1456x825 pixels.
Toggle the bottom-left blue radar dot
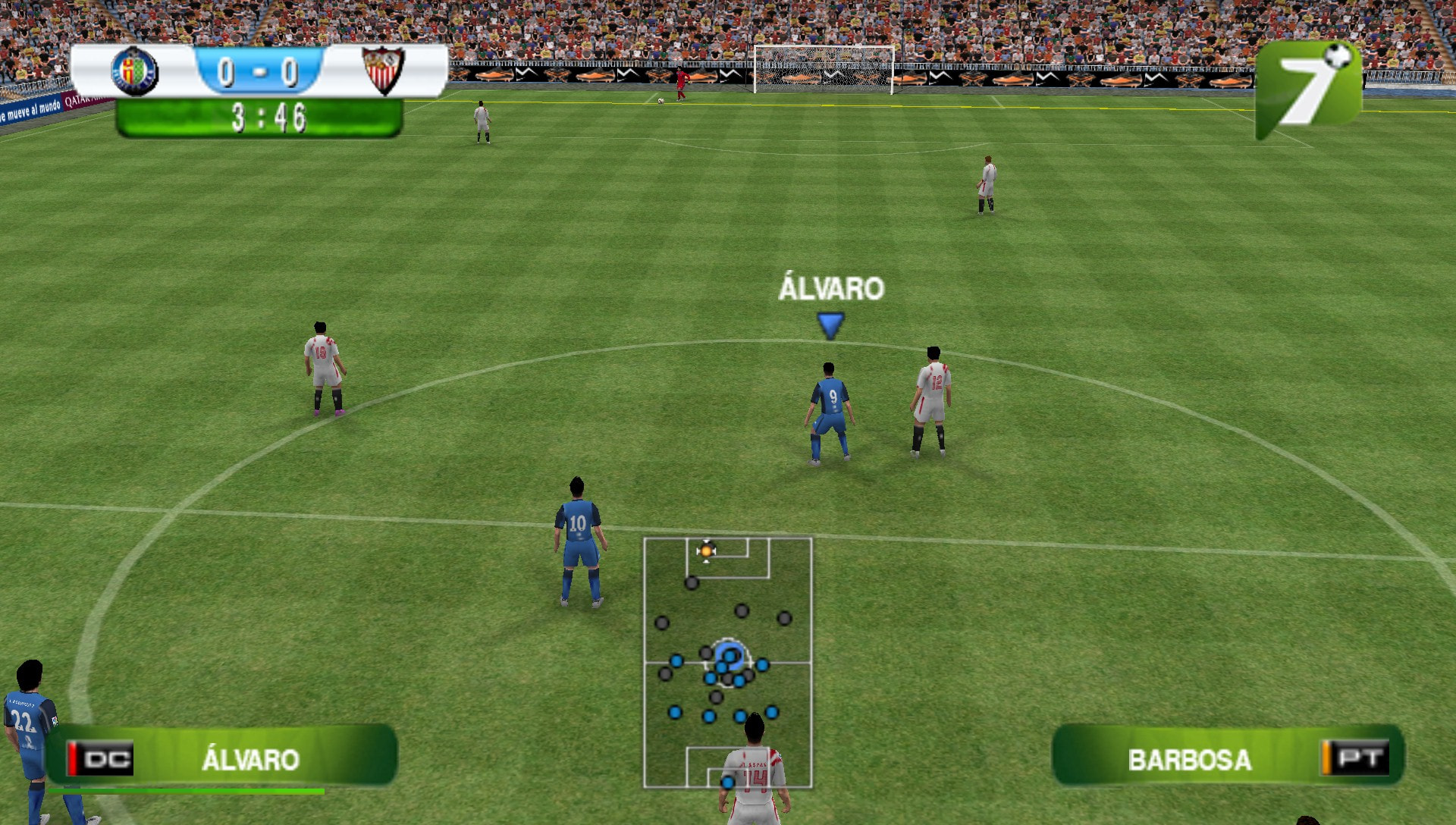point(674,714)
